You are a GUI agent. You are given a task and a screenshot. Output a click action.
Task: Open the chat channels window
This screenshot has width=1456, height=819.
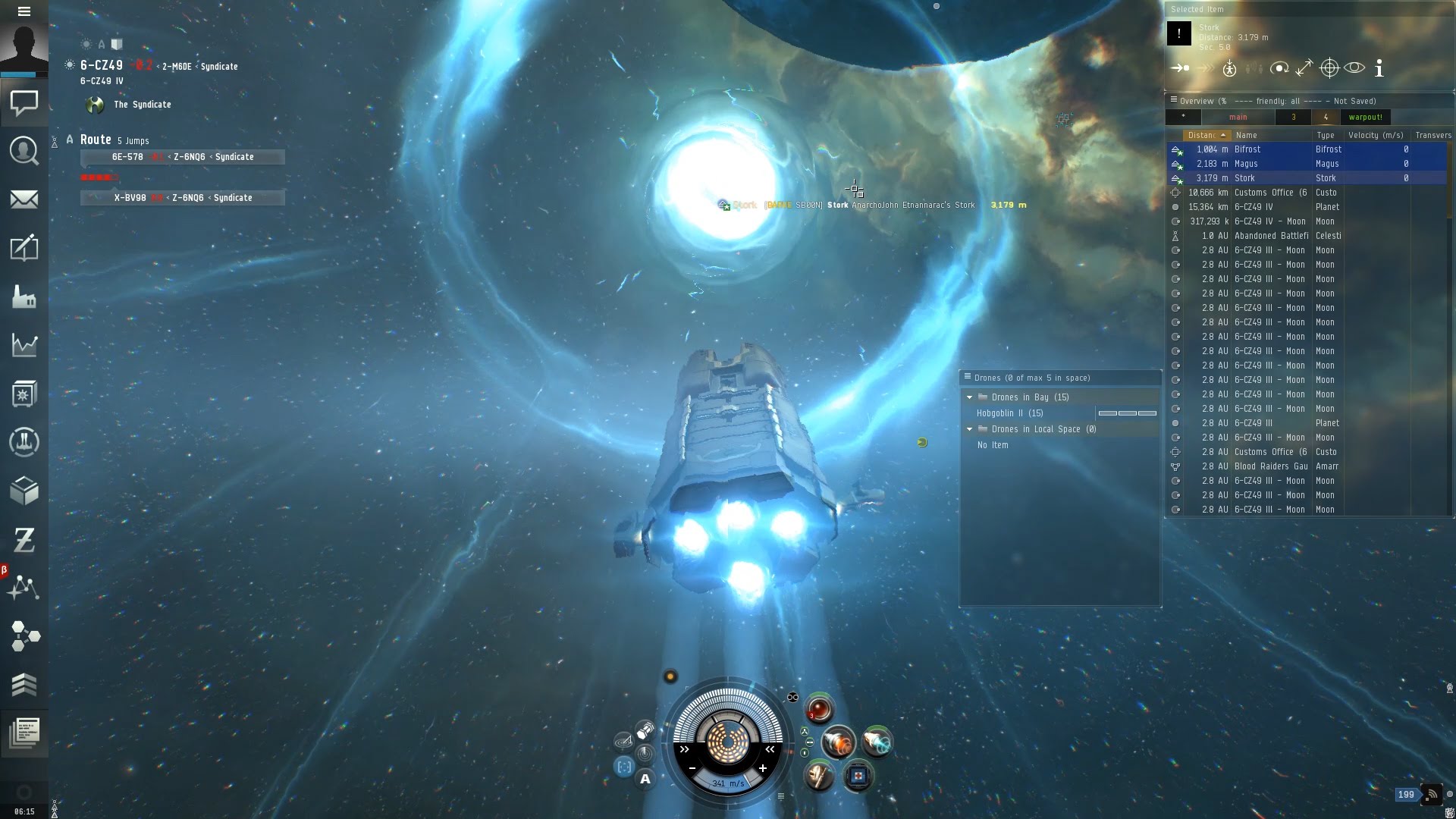click(24, 102)
